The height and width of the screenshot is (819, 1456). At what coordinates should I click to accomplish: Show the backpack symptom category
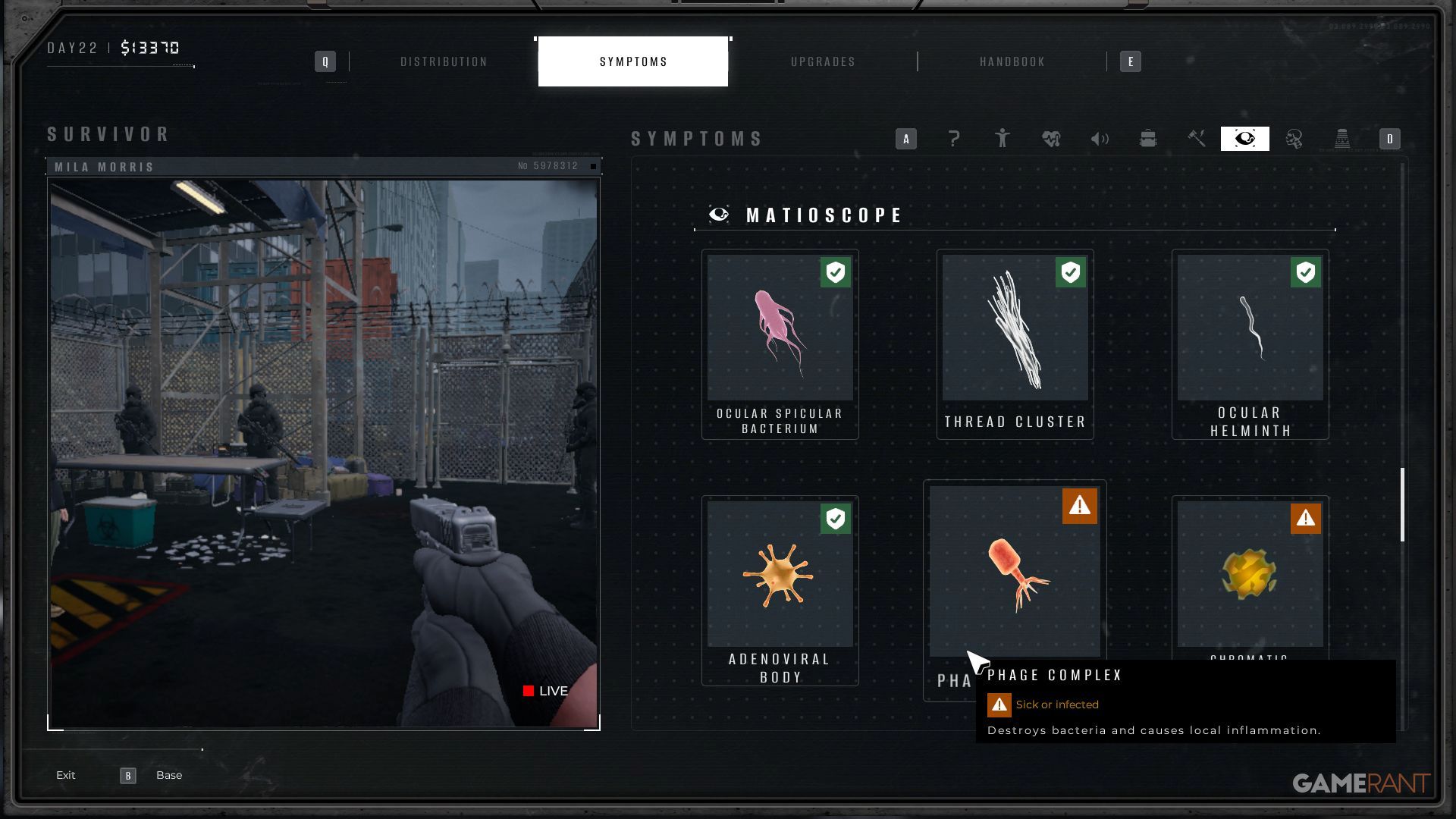click(x=1148, y=139)
